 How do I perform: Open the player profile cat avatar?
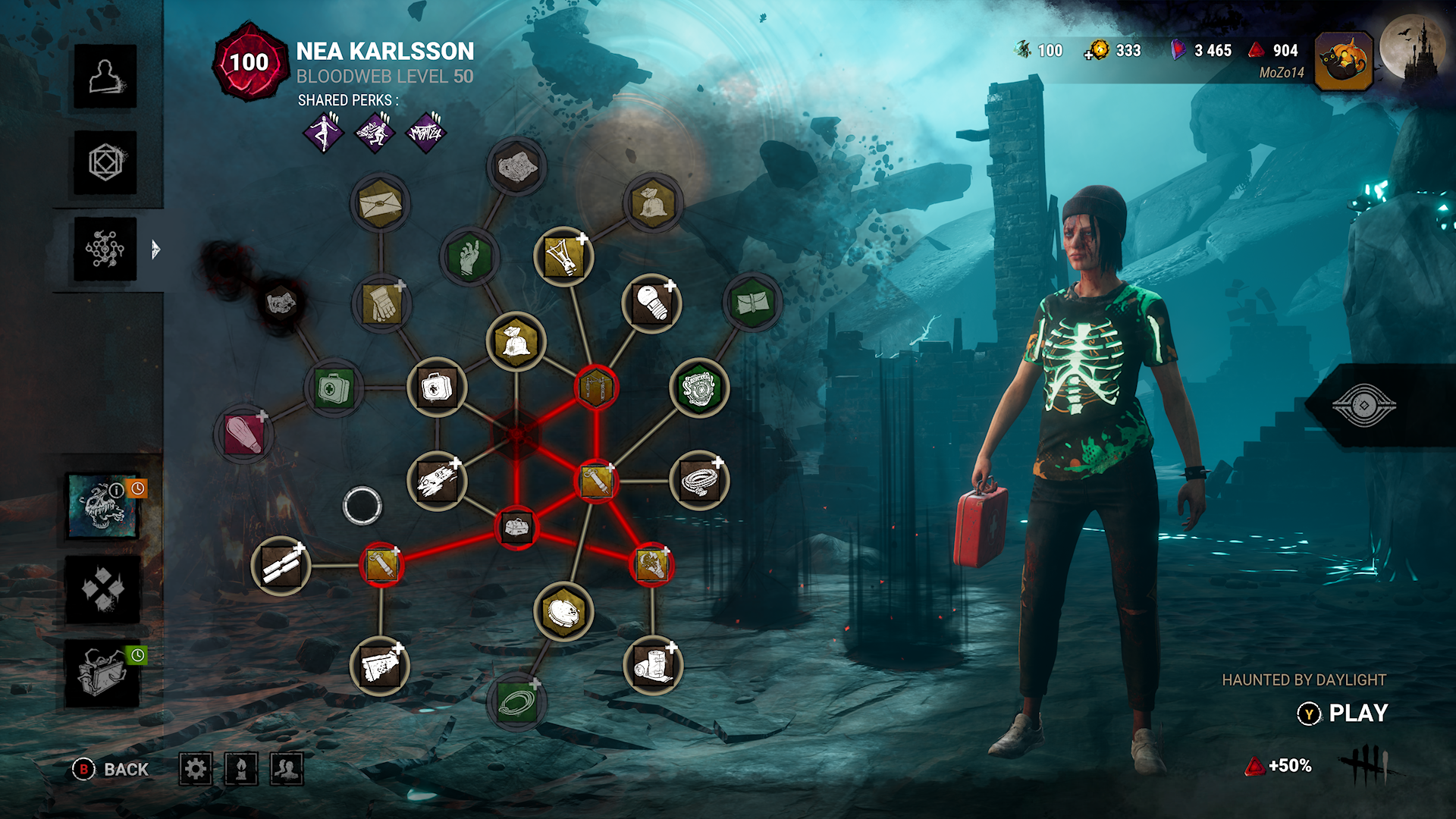point(1343,61)
